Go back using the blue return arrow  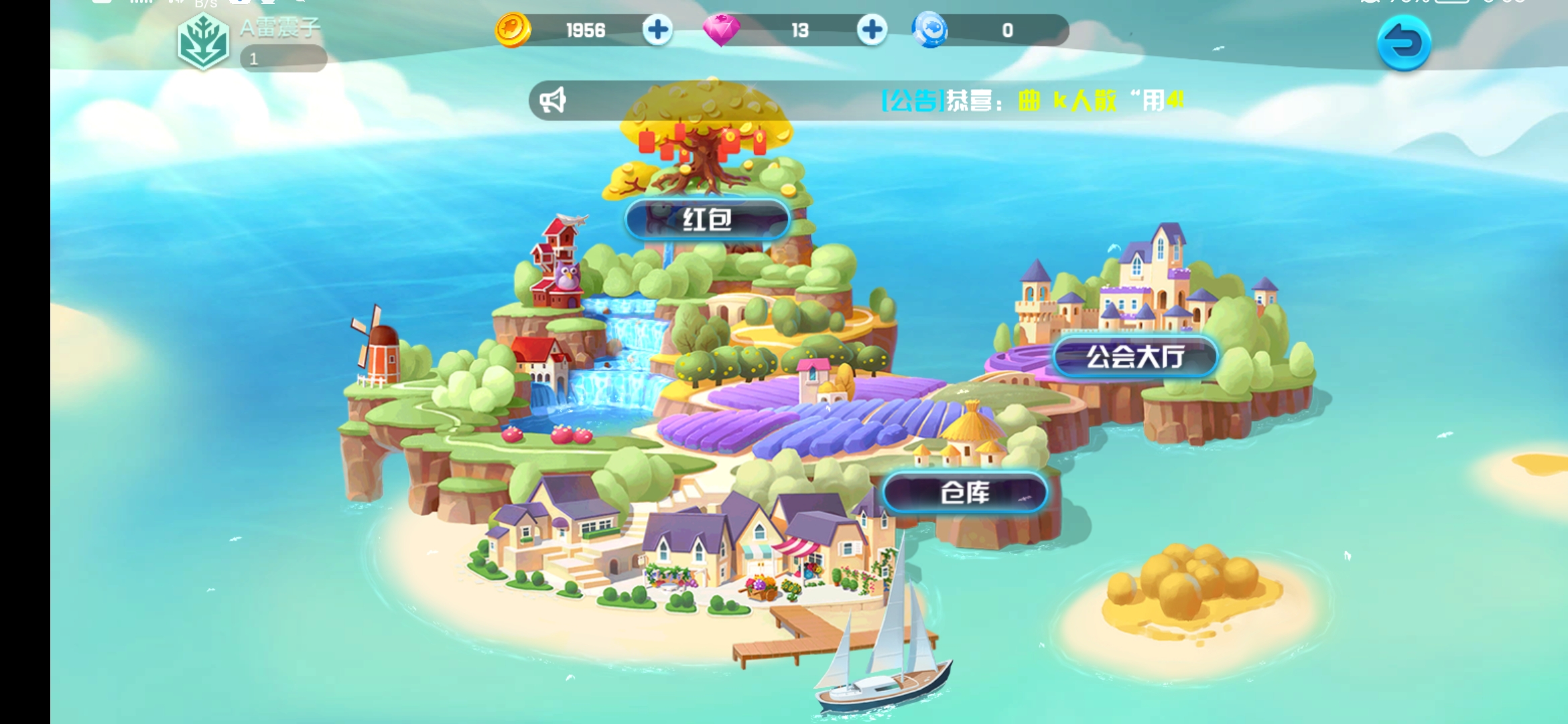[1404, 44]
